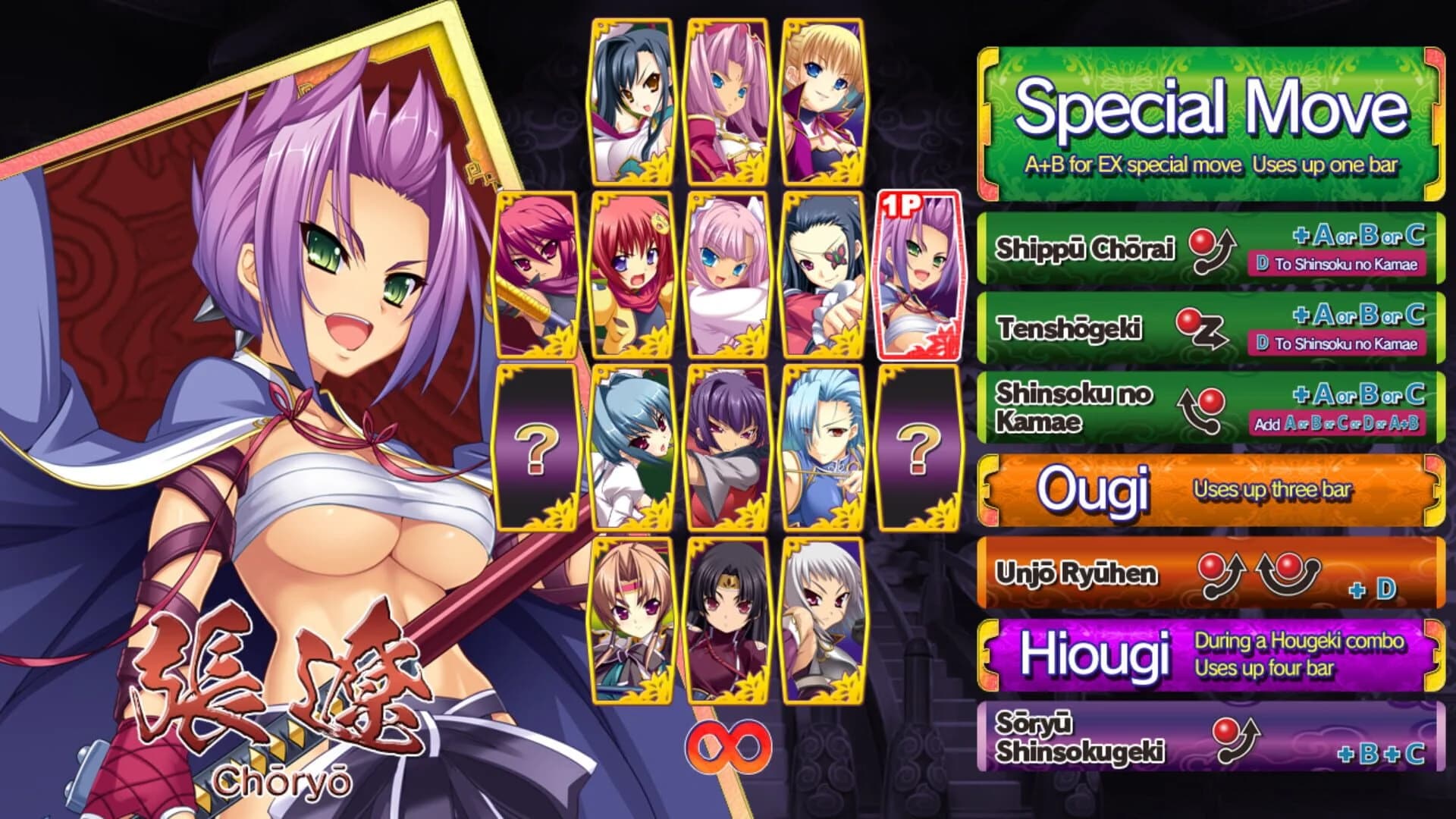This screenshot has width=1456, height=819.
Task: Select the 1P highlighted Chōryō portrait
Action: point(920,281)
